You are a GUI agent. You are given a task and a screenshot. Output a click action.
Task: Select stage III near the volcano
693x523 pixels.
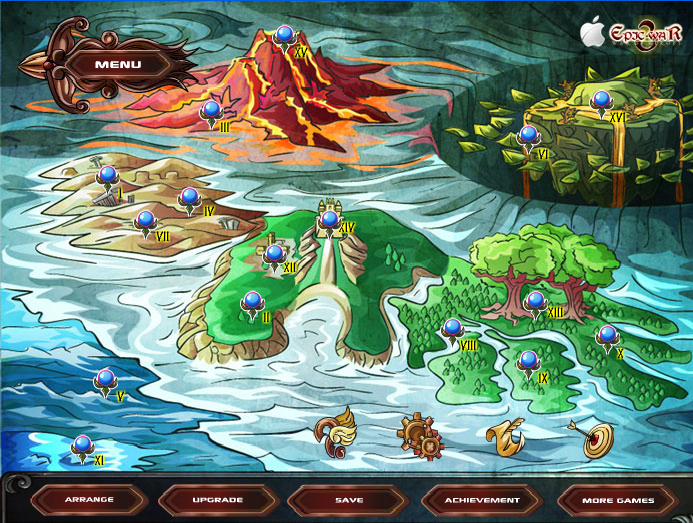pos(211,111)
